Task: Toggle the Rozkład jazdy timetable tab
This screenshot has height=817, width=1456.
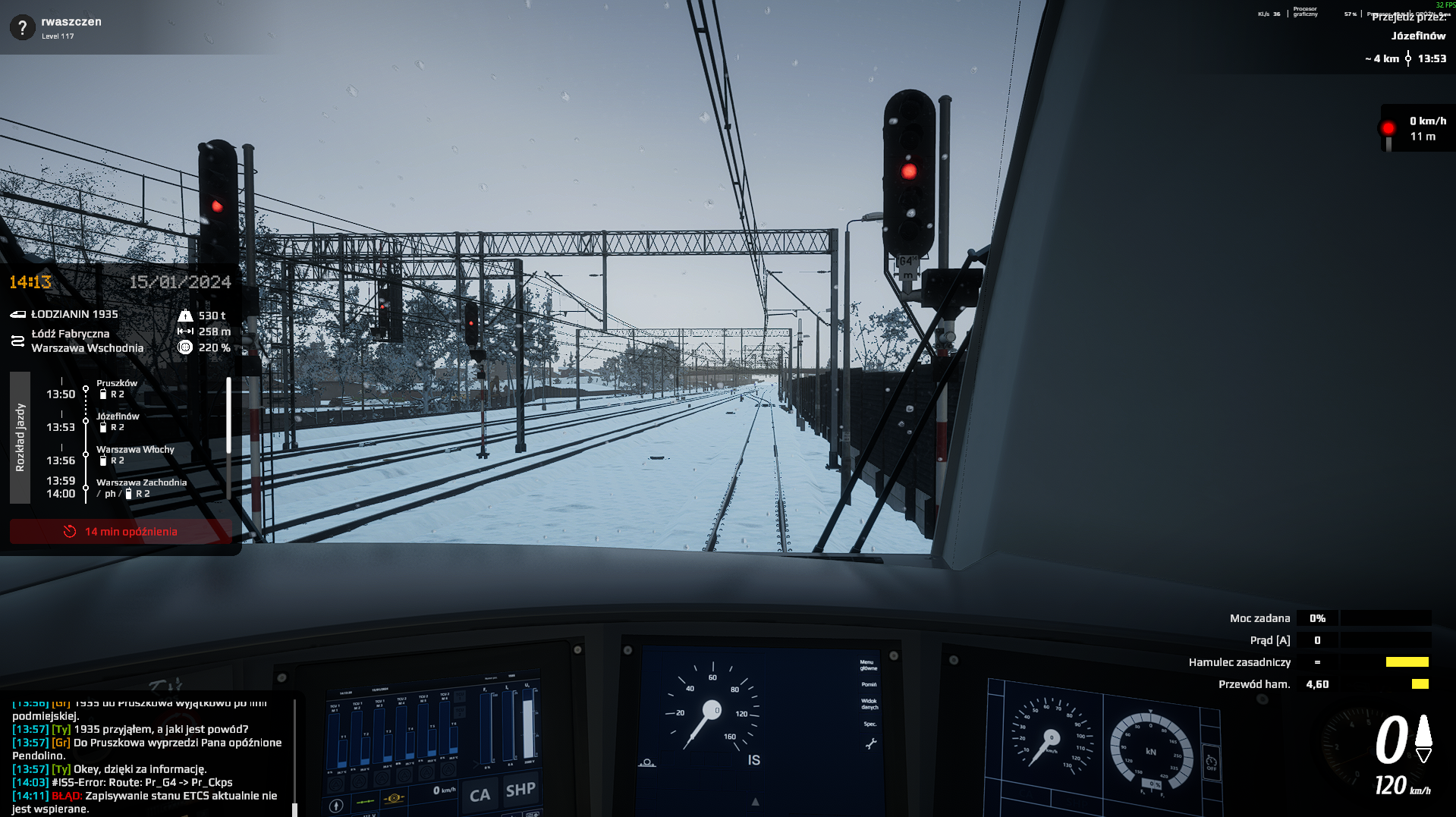Action: (20, 438)
